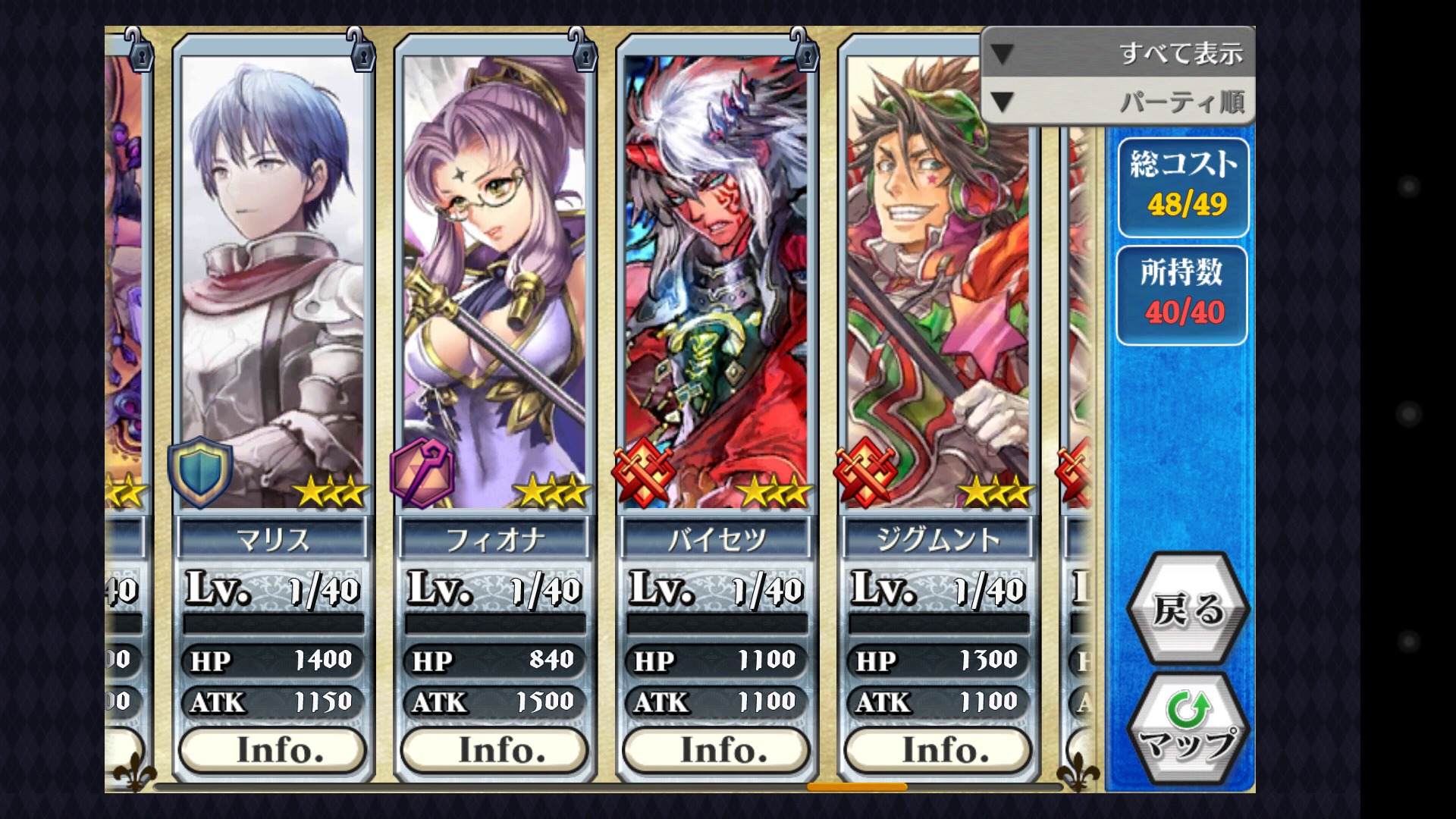The width and height of the screenshot is (1456, 819).
Task: Click the orange horizontal scrollbar thumb
Action: click(x=857, y=787)
